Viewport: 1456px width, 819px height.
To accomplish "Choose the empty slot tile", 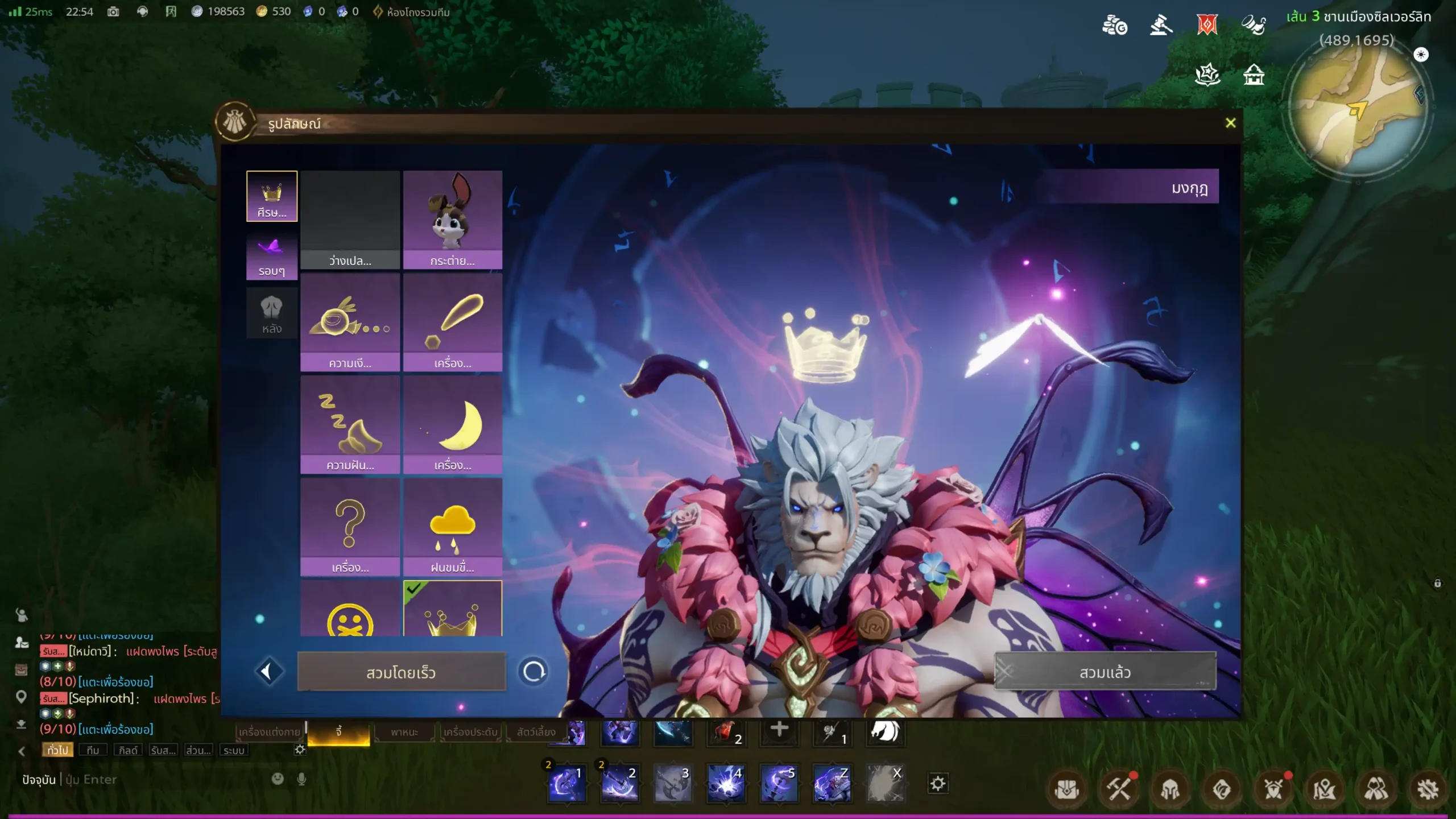I will click(350, 220).
